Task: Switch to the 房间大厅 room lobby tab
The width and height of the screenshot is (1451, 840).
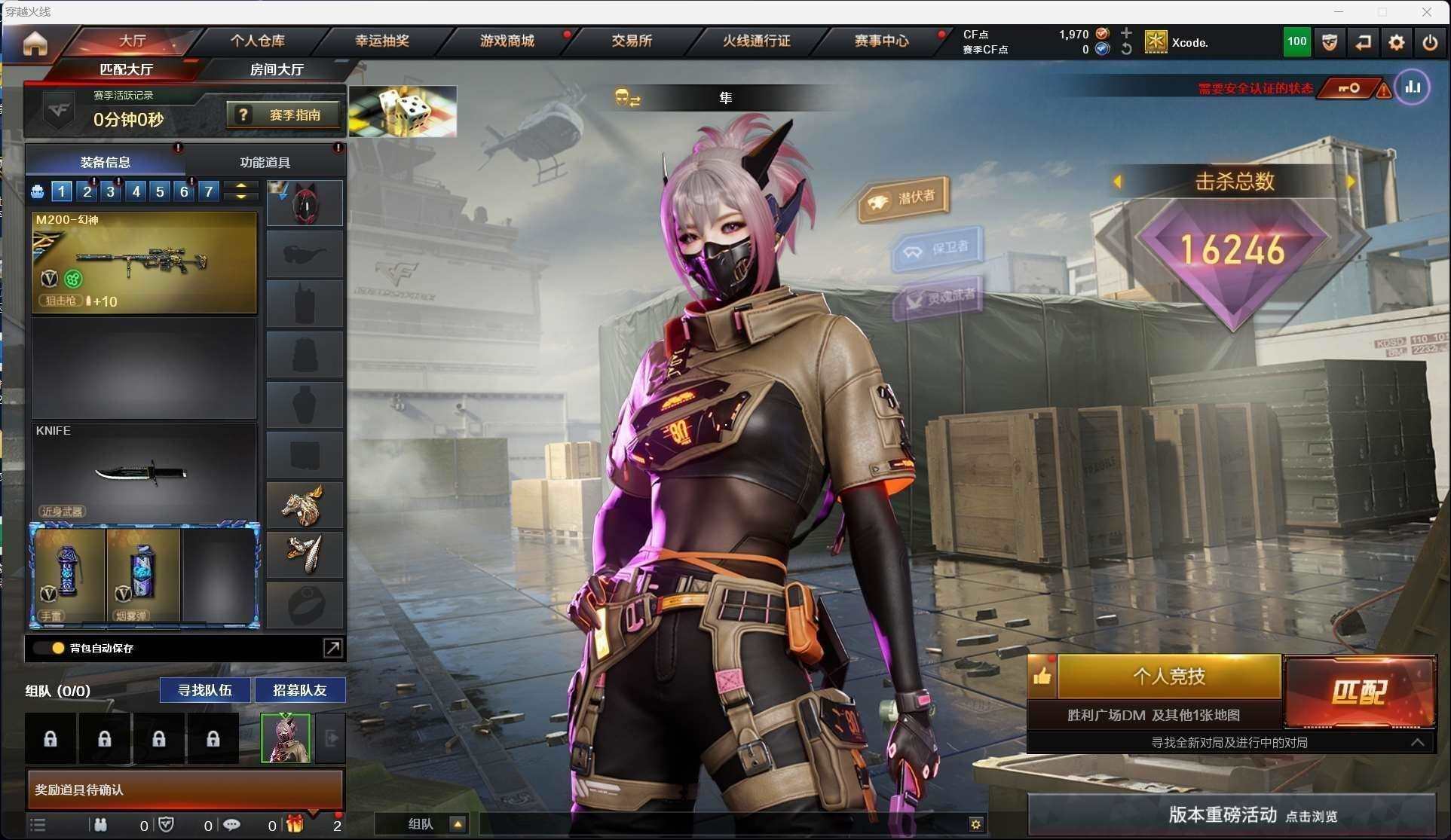Action: [x=277, y=69]
